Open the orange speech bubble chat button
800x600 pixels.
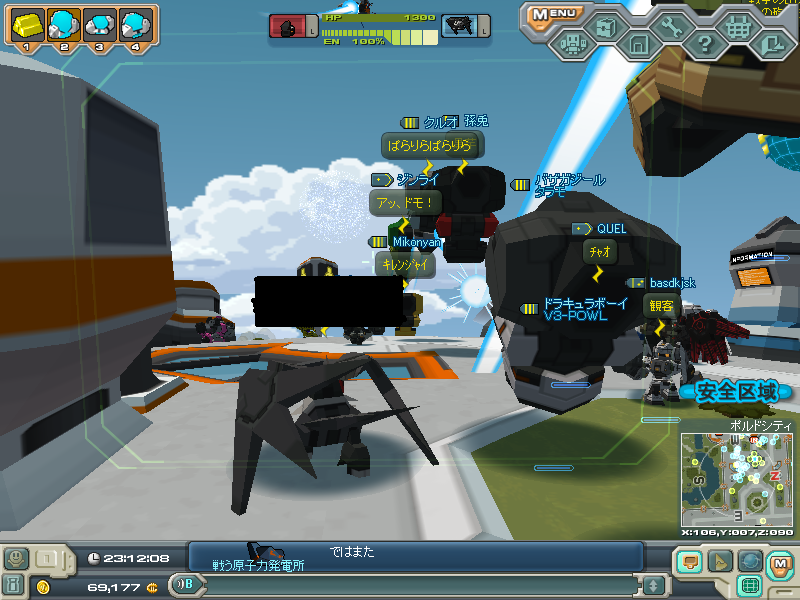689,561
